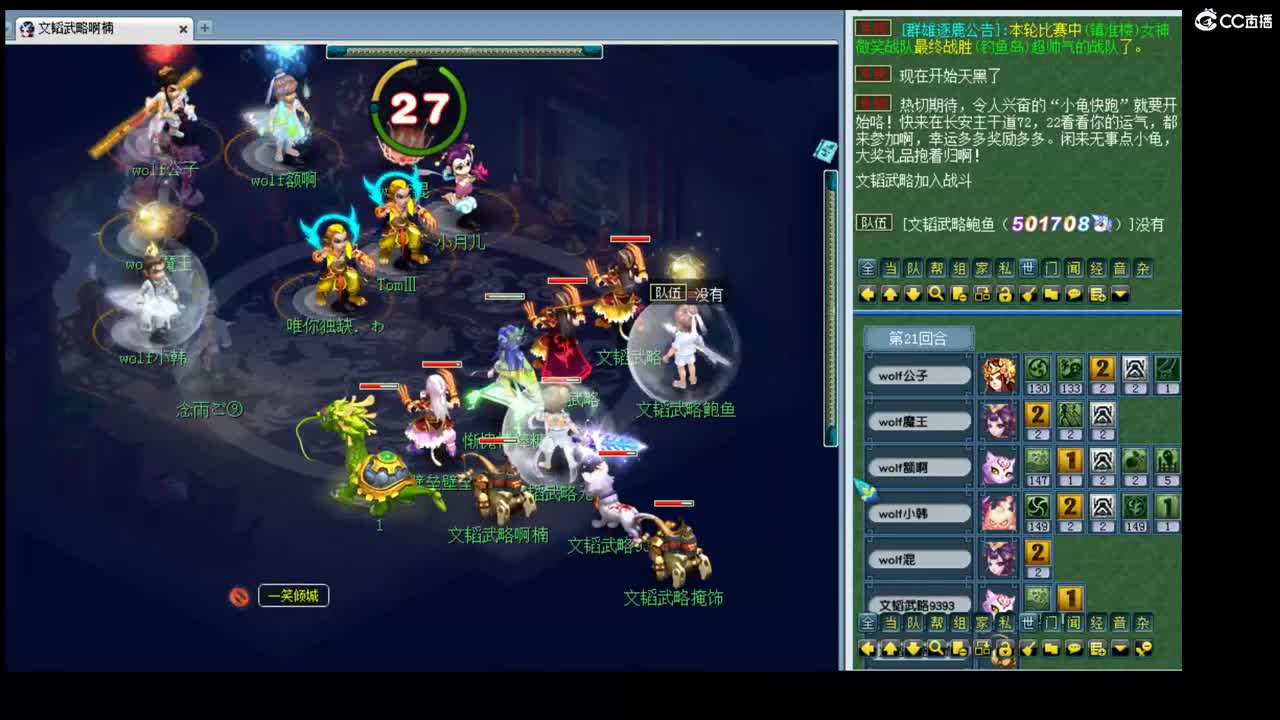Open a new browser tab with the green plus

(202, 29)
